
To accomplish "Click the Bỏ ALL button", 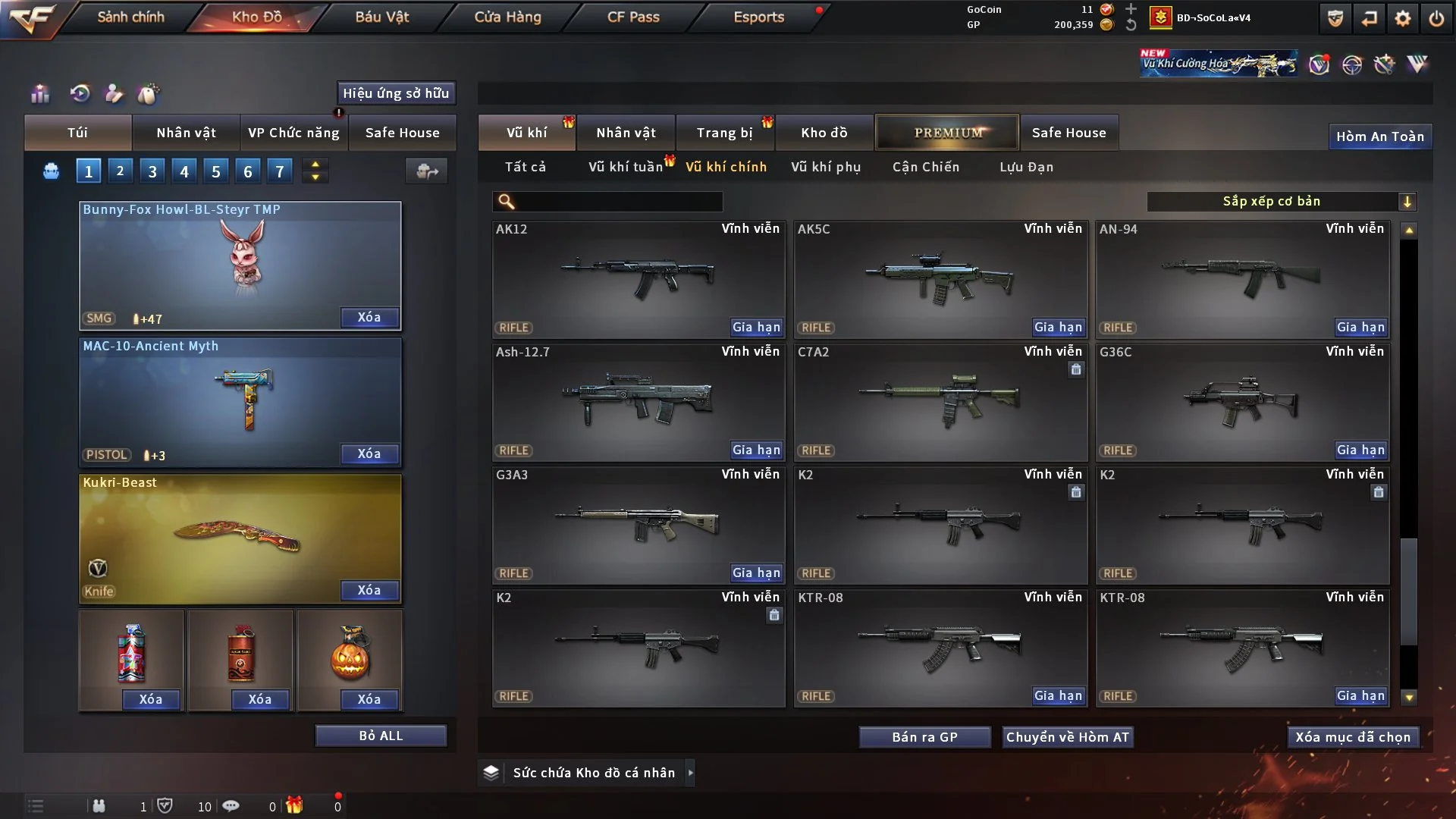I will point(381,736).
